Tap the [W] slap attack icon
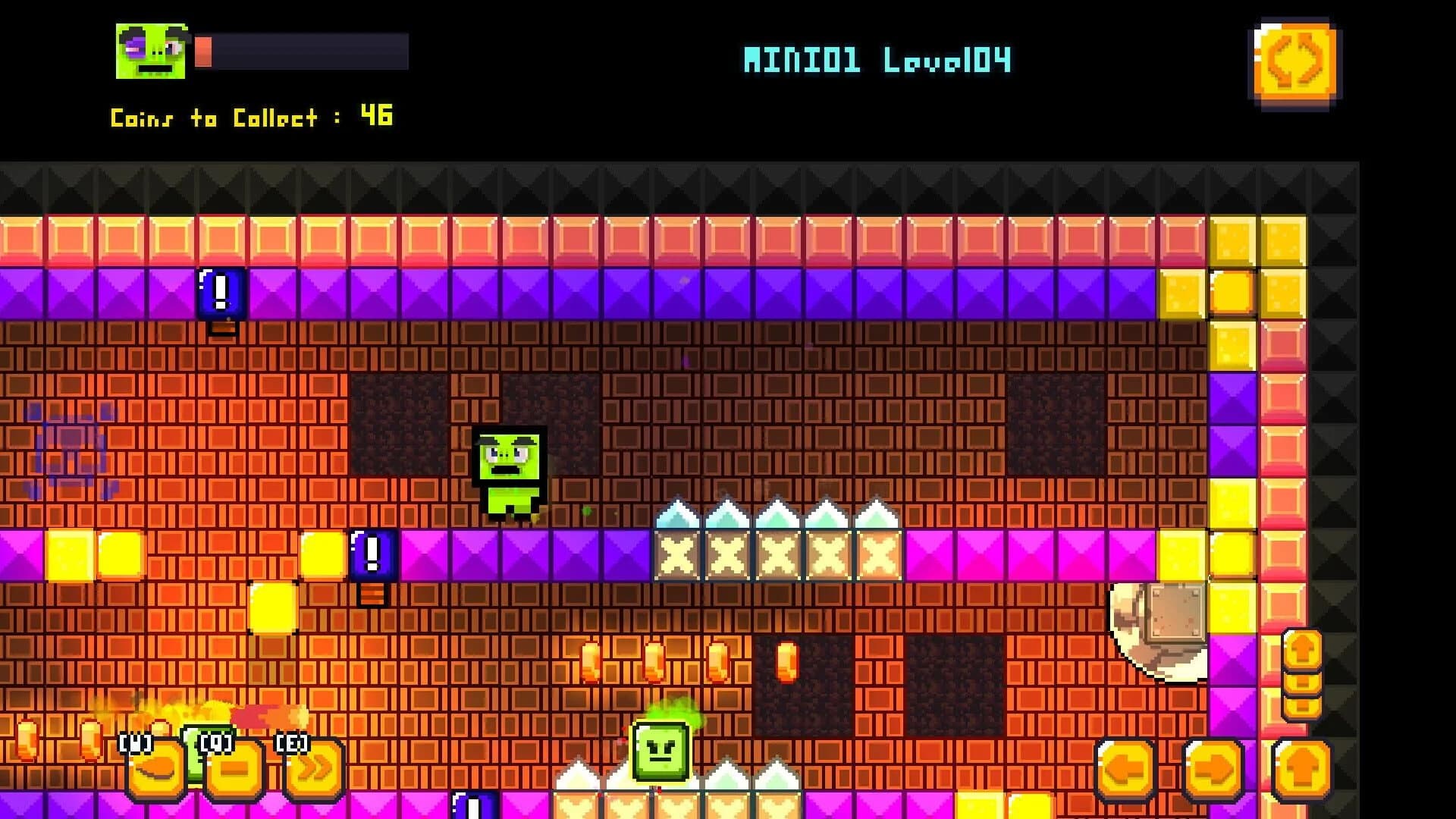Image resolution: width=1456 pixels, height=819 pixels. pos(155,768)
